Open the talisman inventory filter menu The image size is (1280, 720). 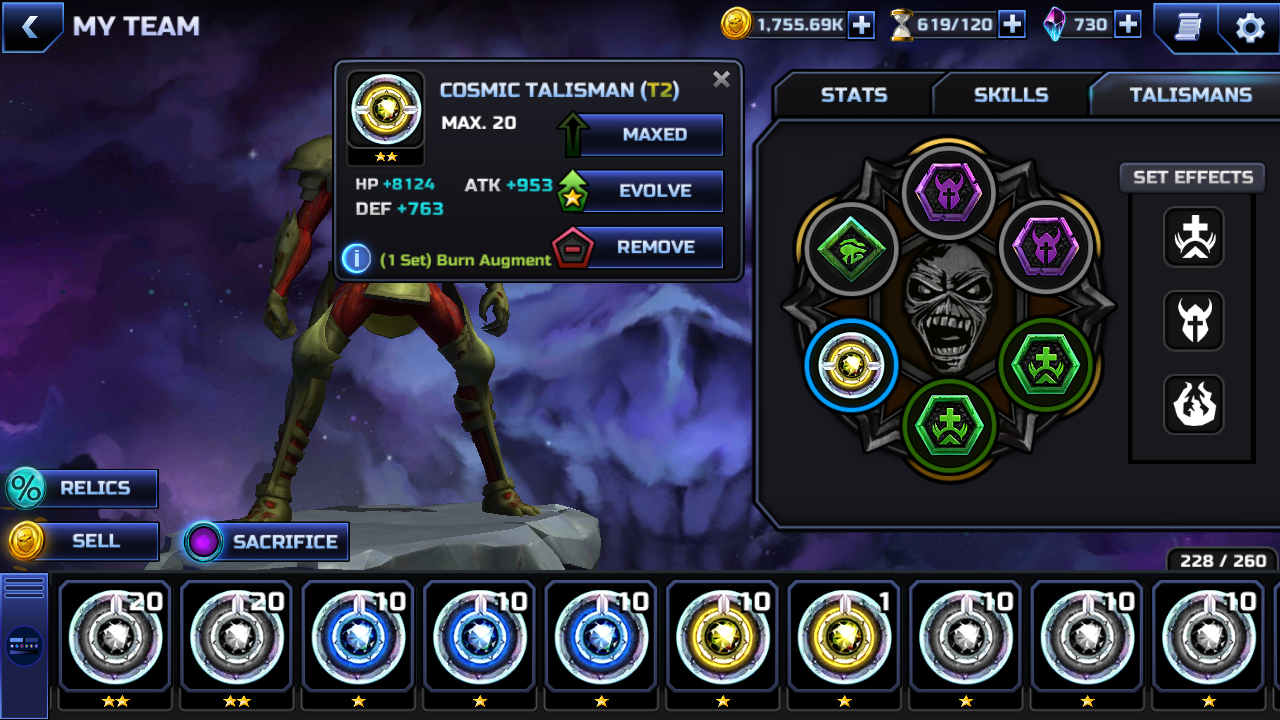coord(24,645)
